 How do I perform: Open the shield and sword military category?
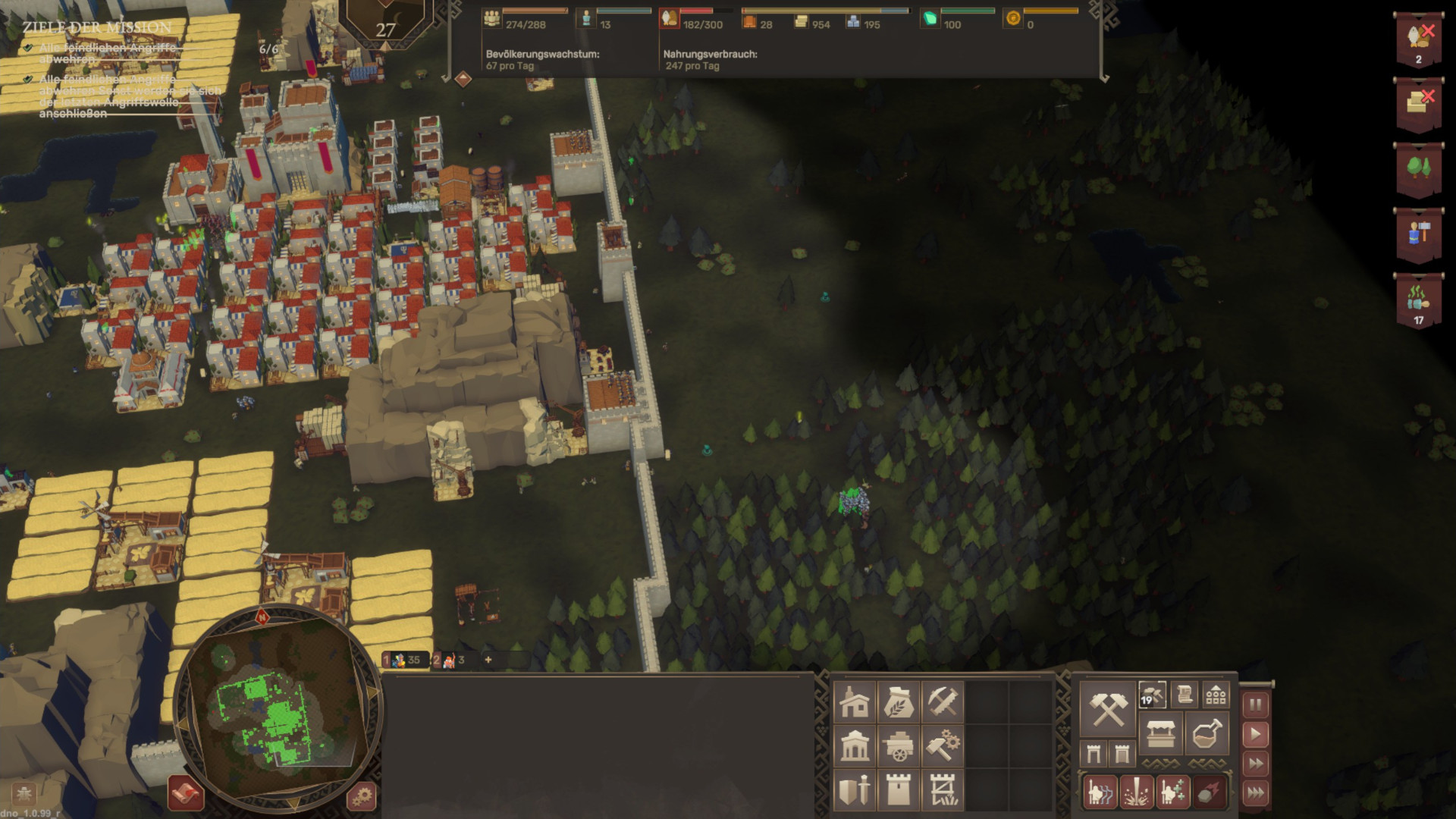coord(854,790)
